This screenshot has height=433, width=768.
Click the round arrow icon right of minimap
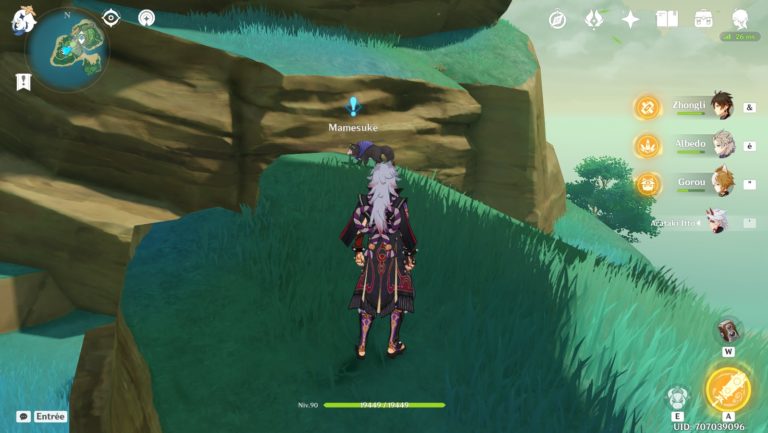pos(146,18)
